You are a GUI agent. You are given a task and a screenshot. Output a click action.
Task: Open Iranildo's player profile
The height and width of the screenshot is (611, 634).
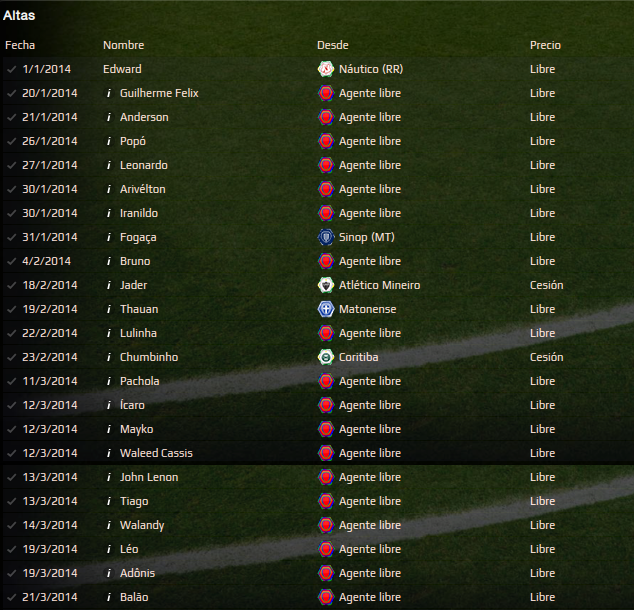pyautogui.click(x=139, y=213)
